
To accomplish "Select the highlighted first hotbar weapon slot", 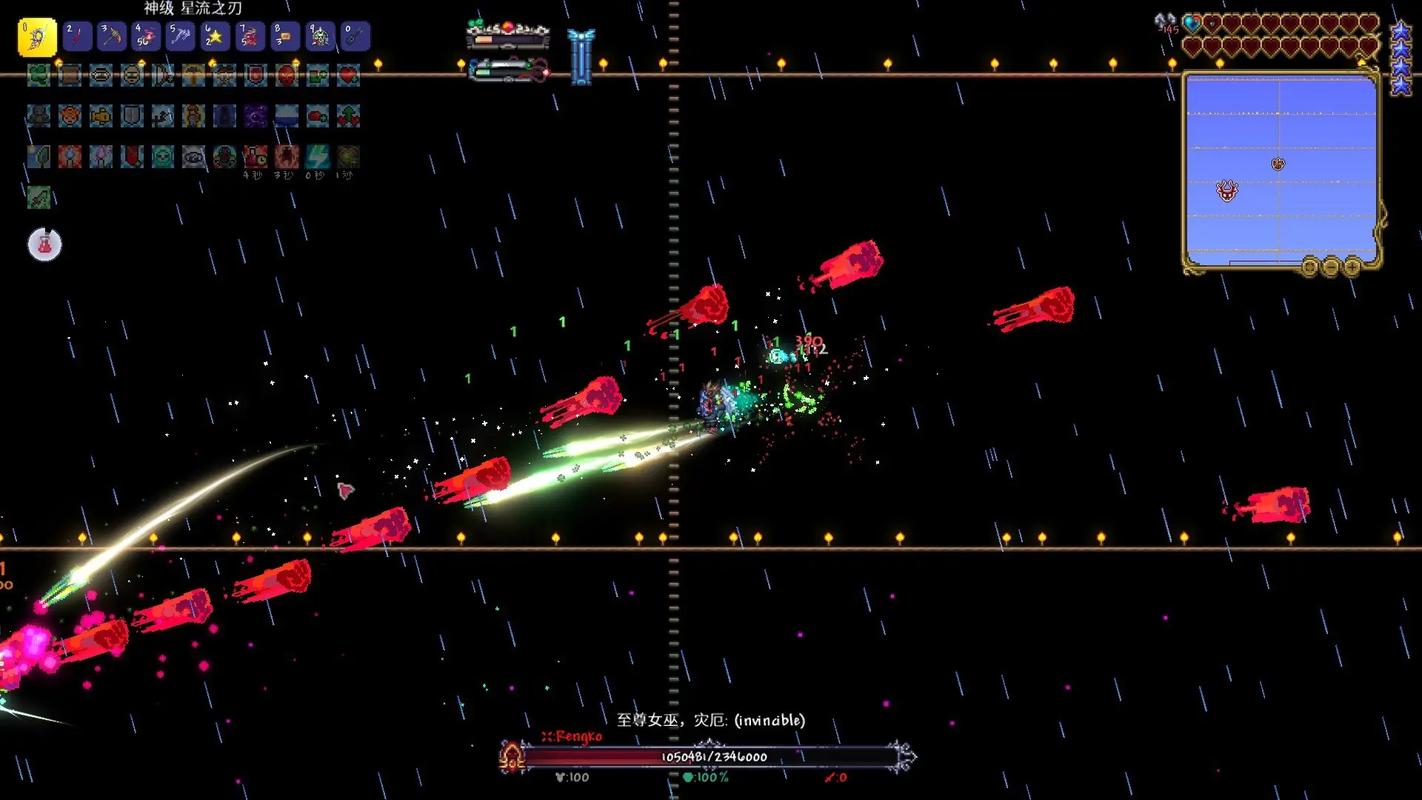I will pyautogui.click(x=37, y=37).
